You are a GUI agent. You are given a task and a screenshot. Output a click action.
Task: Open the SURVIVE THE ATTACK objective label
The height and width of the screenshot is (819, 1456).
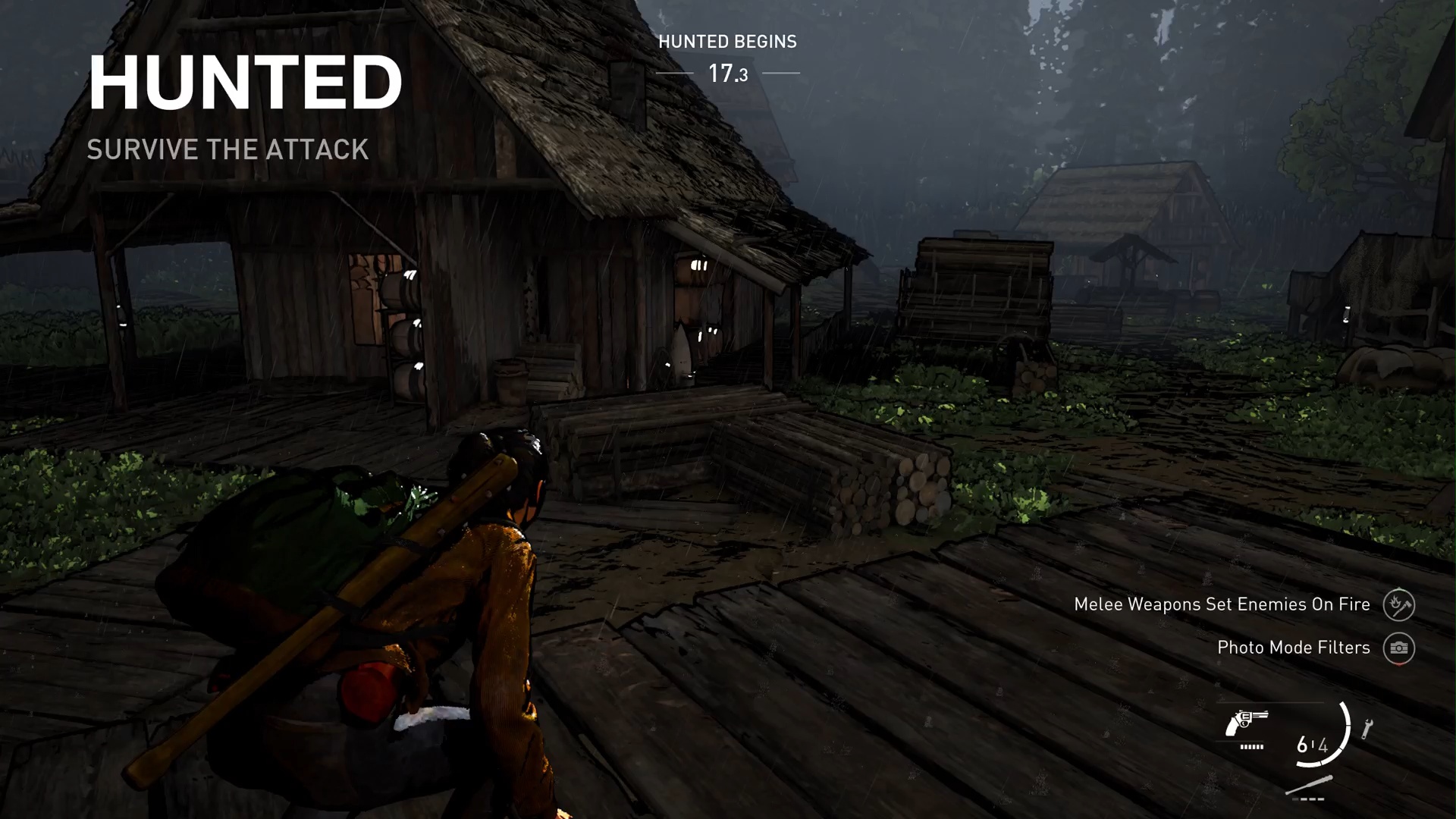pos(228,149)
